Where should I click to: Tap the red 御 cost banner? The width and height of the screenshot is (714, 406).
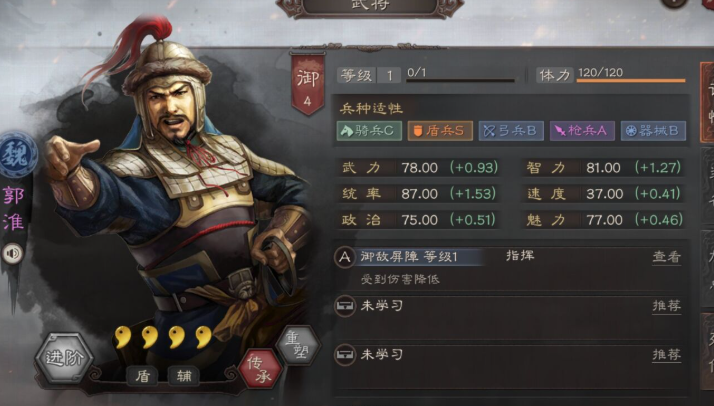point(307,84)
